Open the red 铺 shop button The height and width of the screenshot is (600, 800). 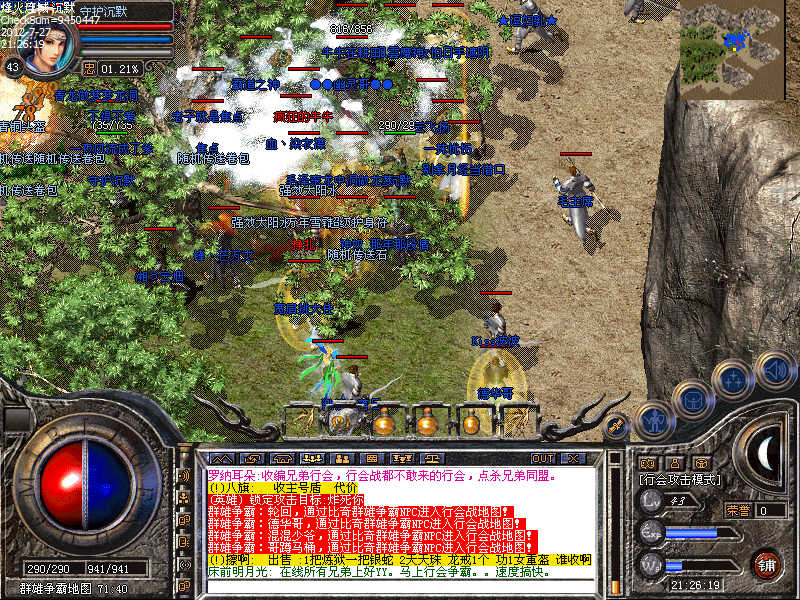(768, 564)
